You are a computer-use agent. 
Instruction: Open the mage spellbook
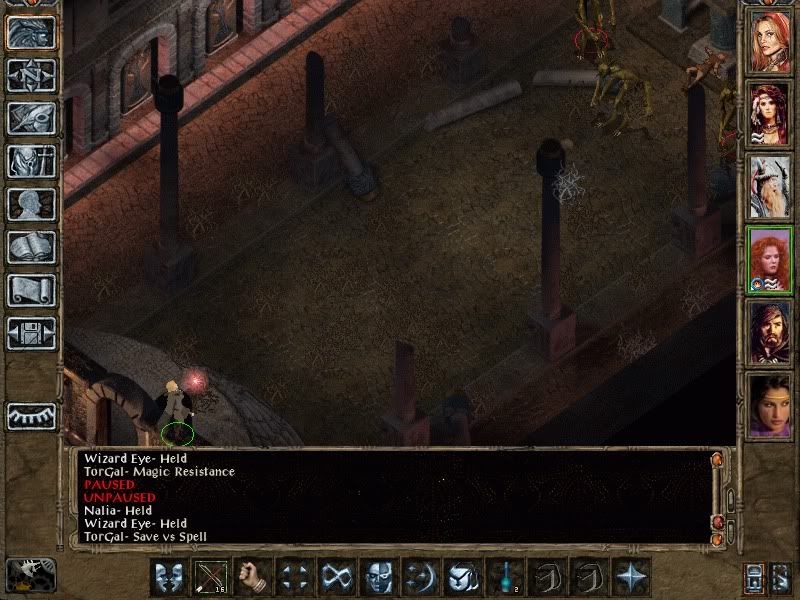(x=31, y=247)
